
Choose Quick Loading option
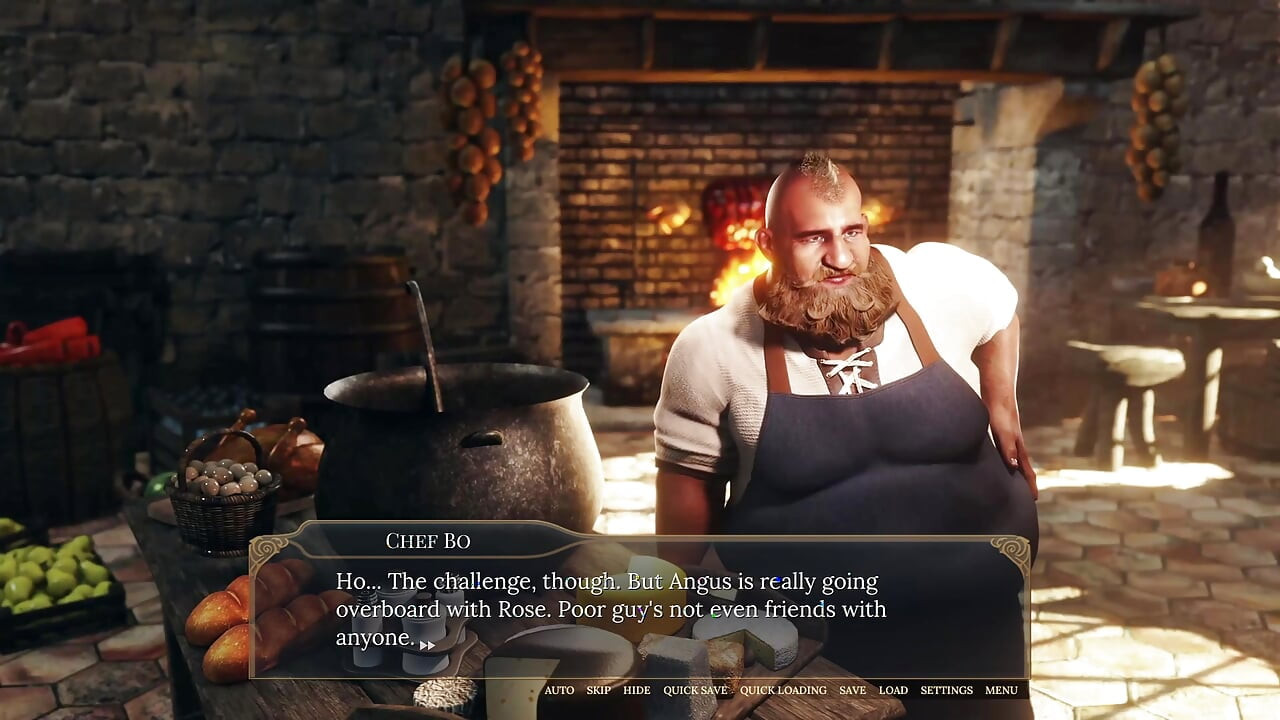click(783, 690)
